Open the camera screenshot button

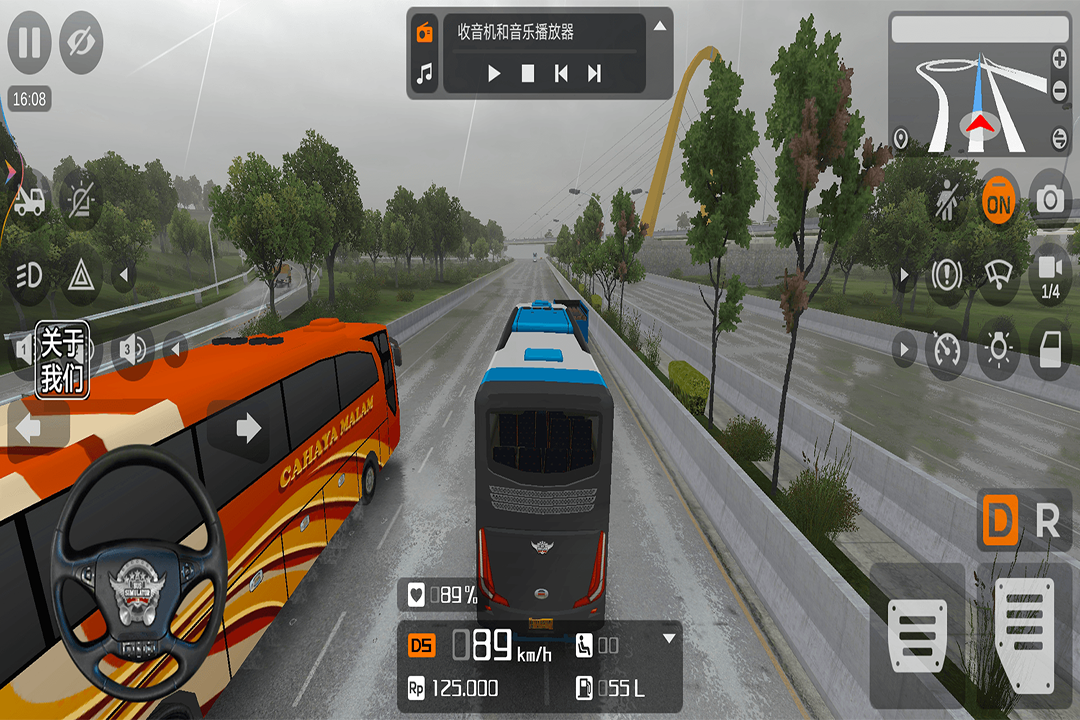pos(1050,200)
